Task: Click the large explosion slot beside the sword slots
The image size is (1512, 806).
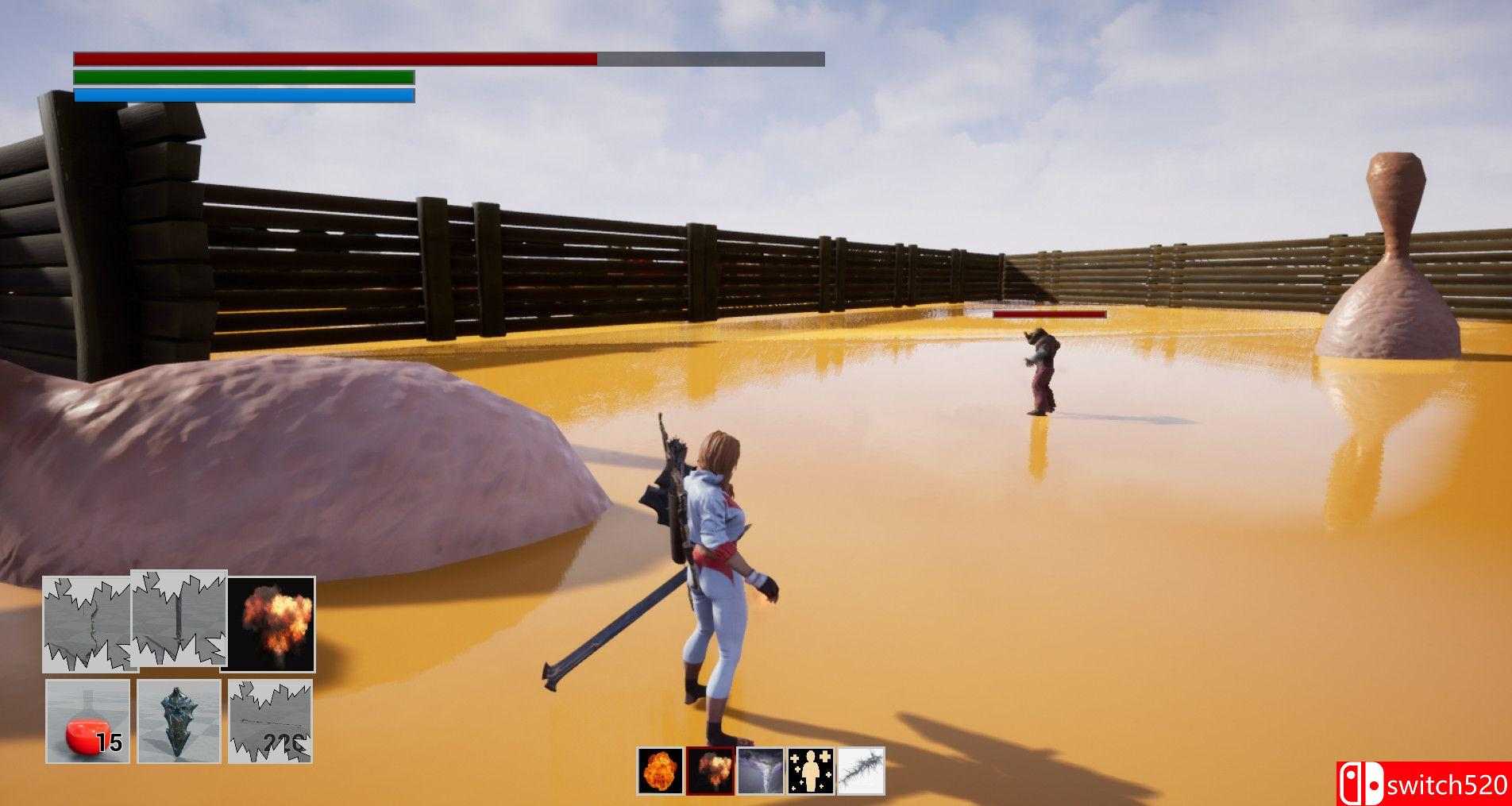Action: click(x=272, y=623)
